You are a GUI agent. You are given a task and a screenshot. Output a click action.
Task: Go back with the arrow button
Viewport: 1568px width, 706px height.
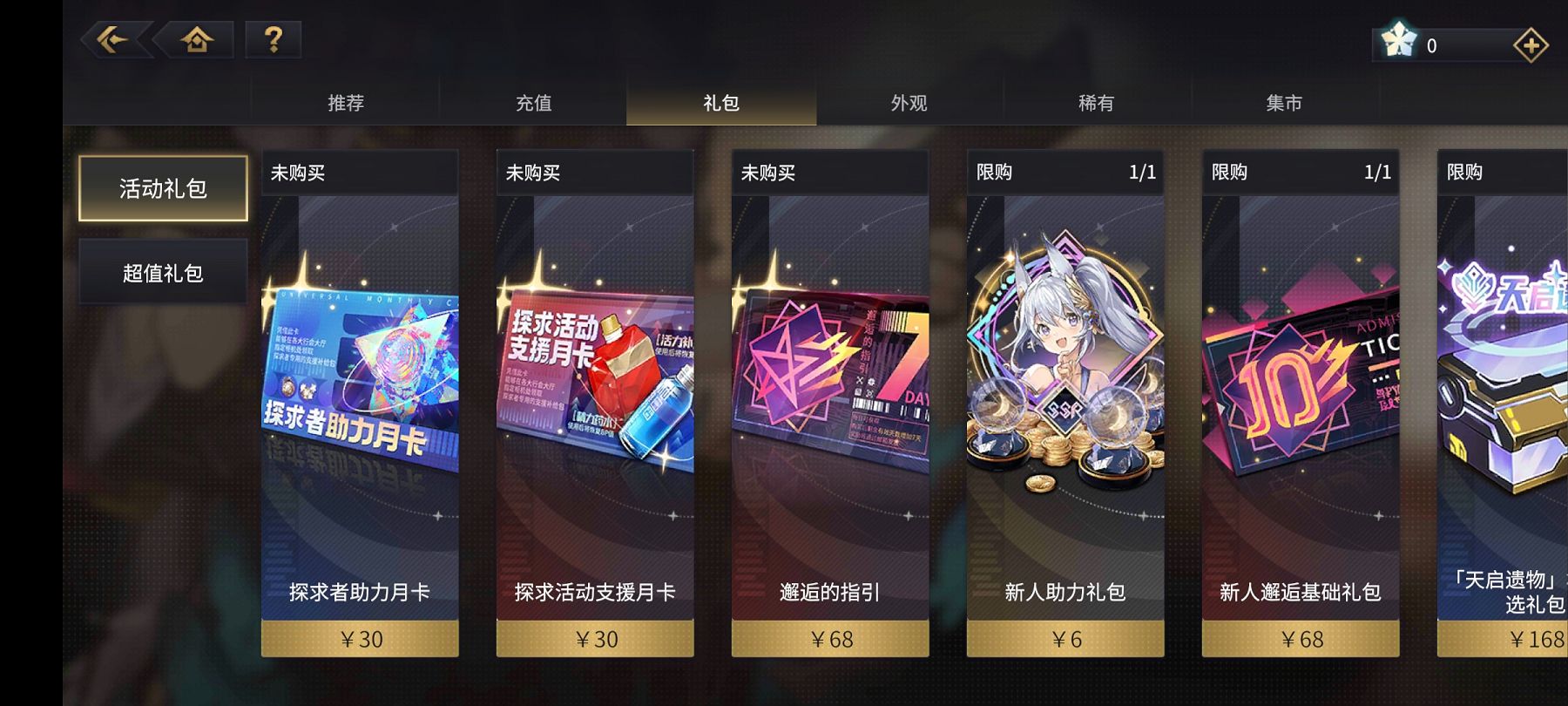click(x=112, y=40)
